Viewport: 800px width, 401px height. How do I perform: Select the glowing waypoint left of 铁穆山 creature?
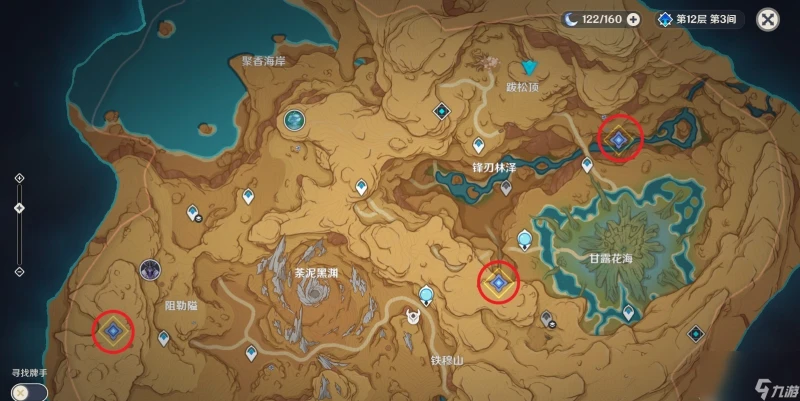point(427,294)
